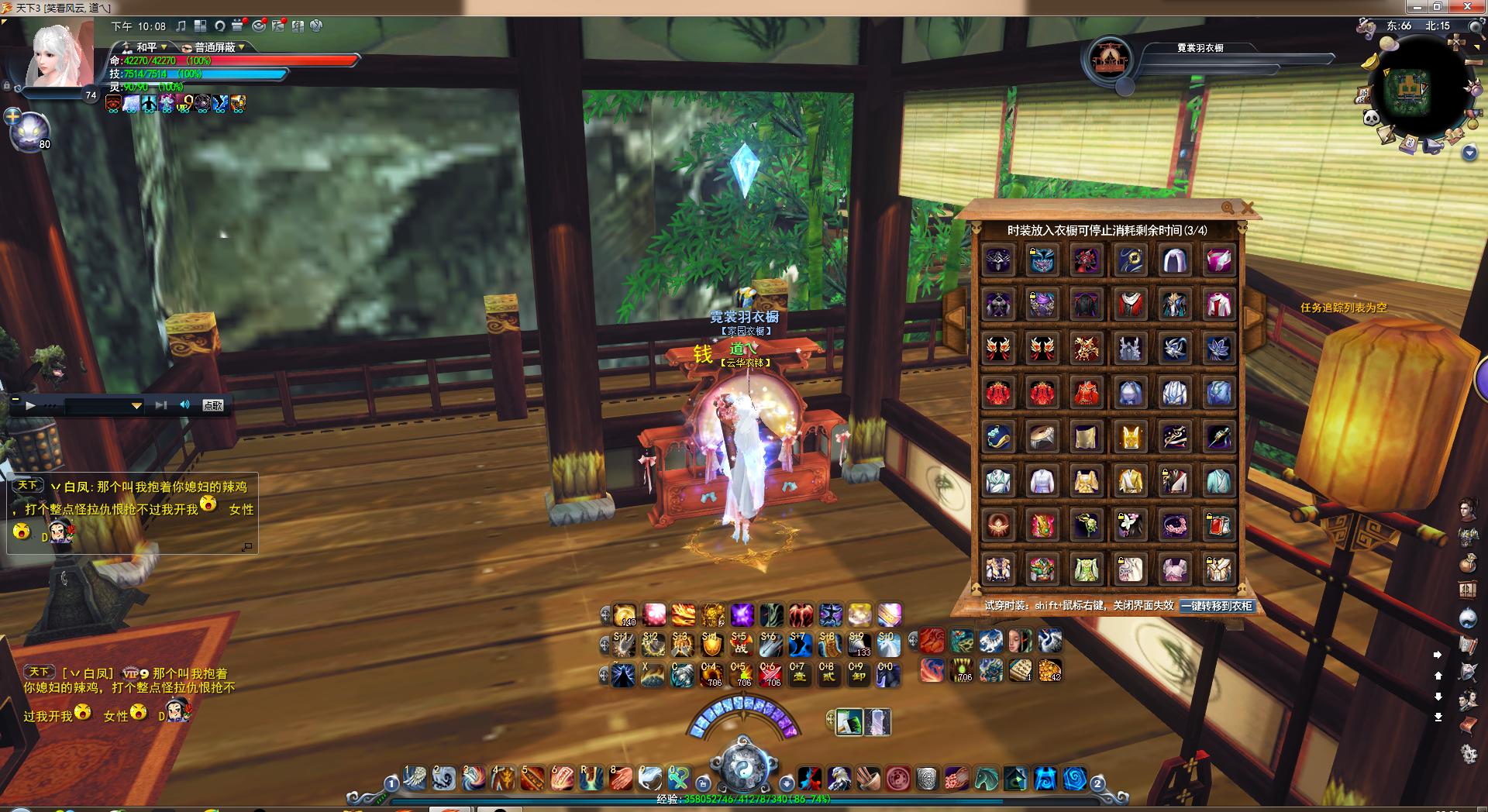Activate the S+0 white unicorn skill
Screen dimensions: 1488x812
888,645
